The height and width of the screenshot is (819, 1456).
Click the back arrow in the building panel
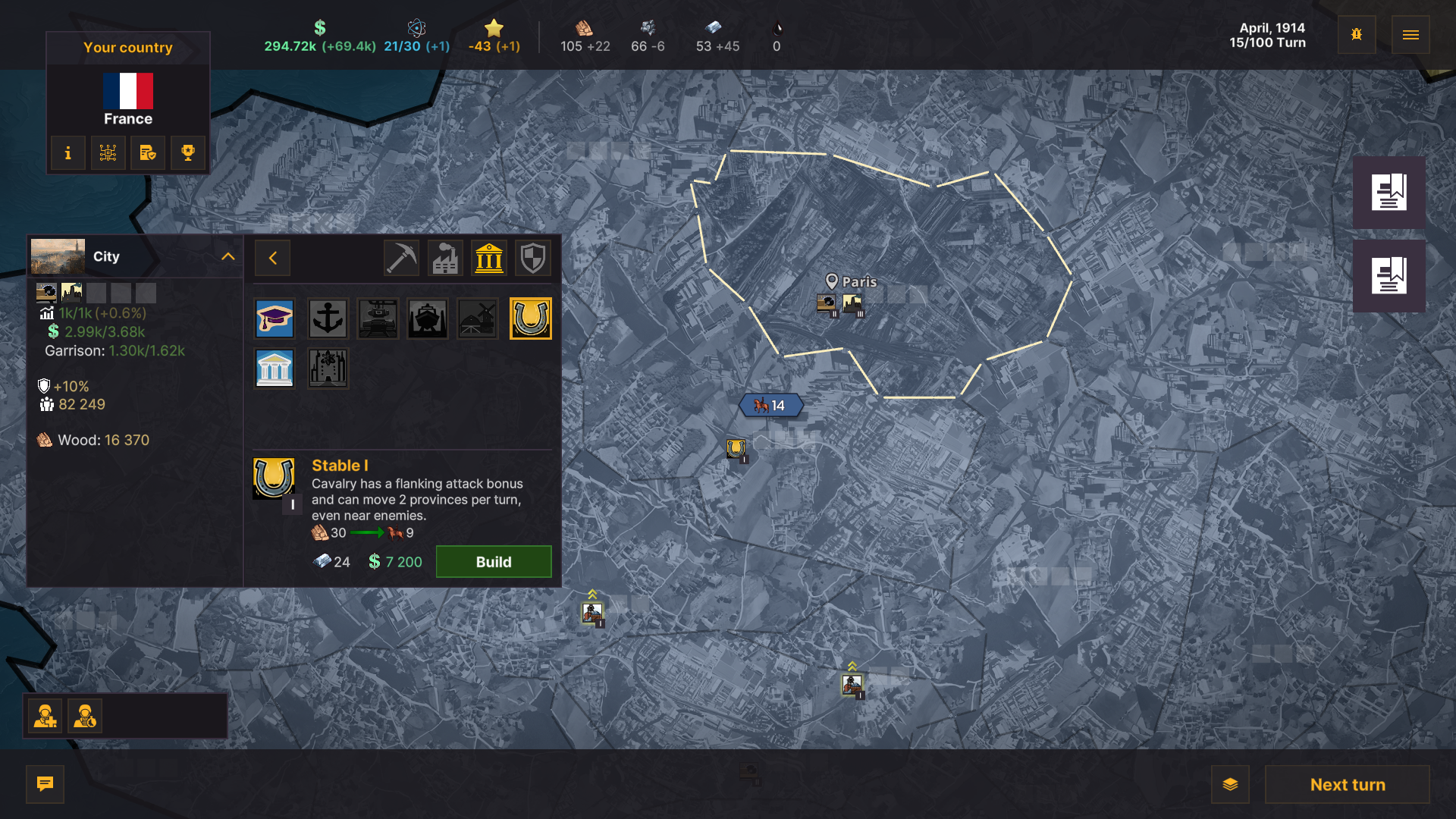pos(272,258)
